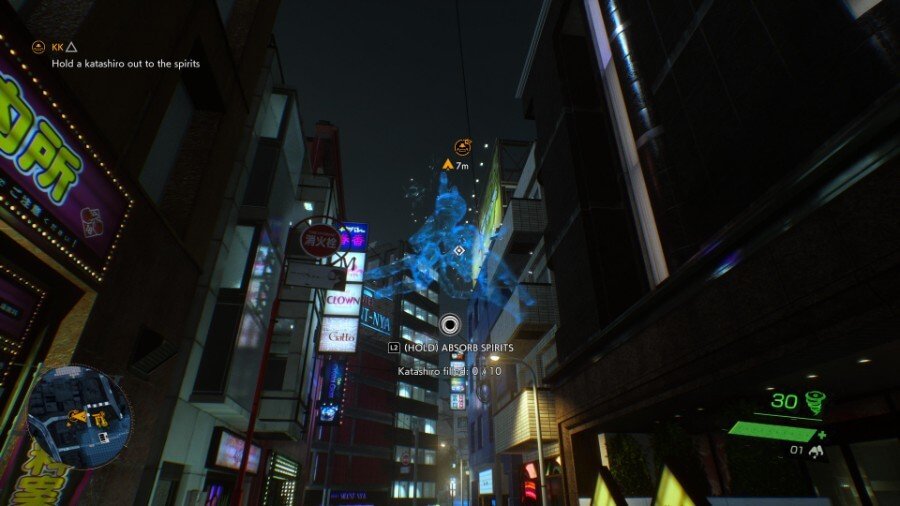This screenshot has height=506, width=900.
Task: Open the circular minimap
Action: coord(79,417)
